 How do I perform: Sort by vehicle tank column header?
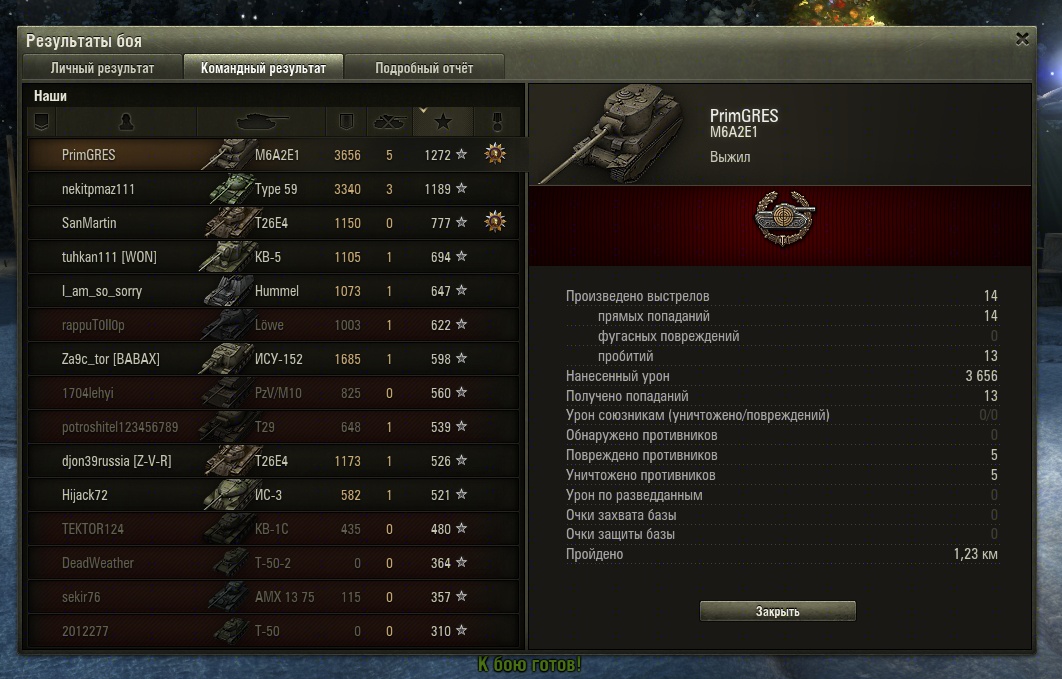(x=261, y=121)
